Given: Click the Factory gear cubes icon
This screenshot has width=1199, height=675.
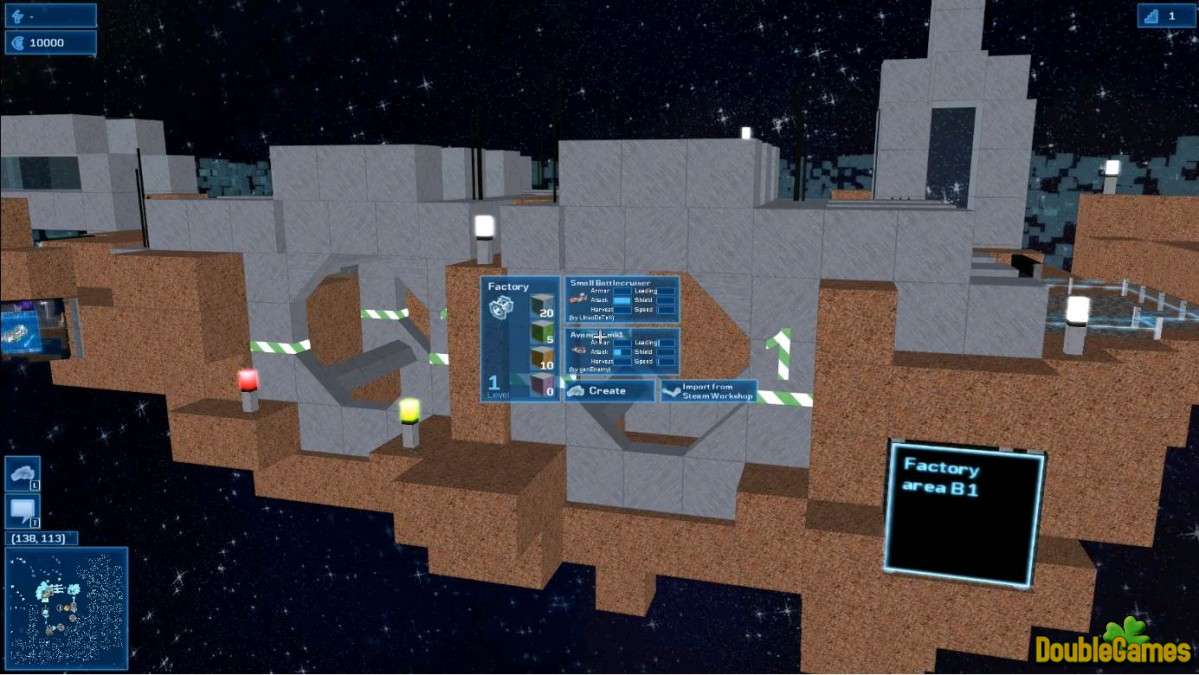Looking at the screenshot, I should tap(502, 309).
